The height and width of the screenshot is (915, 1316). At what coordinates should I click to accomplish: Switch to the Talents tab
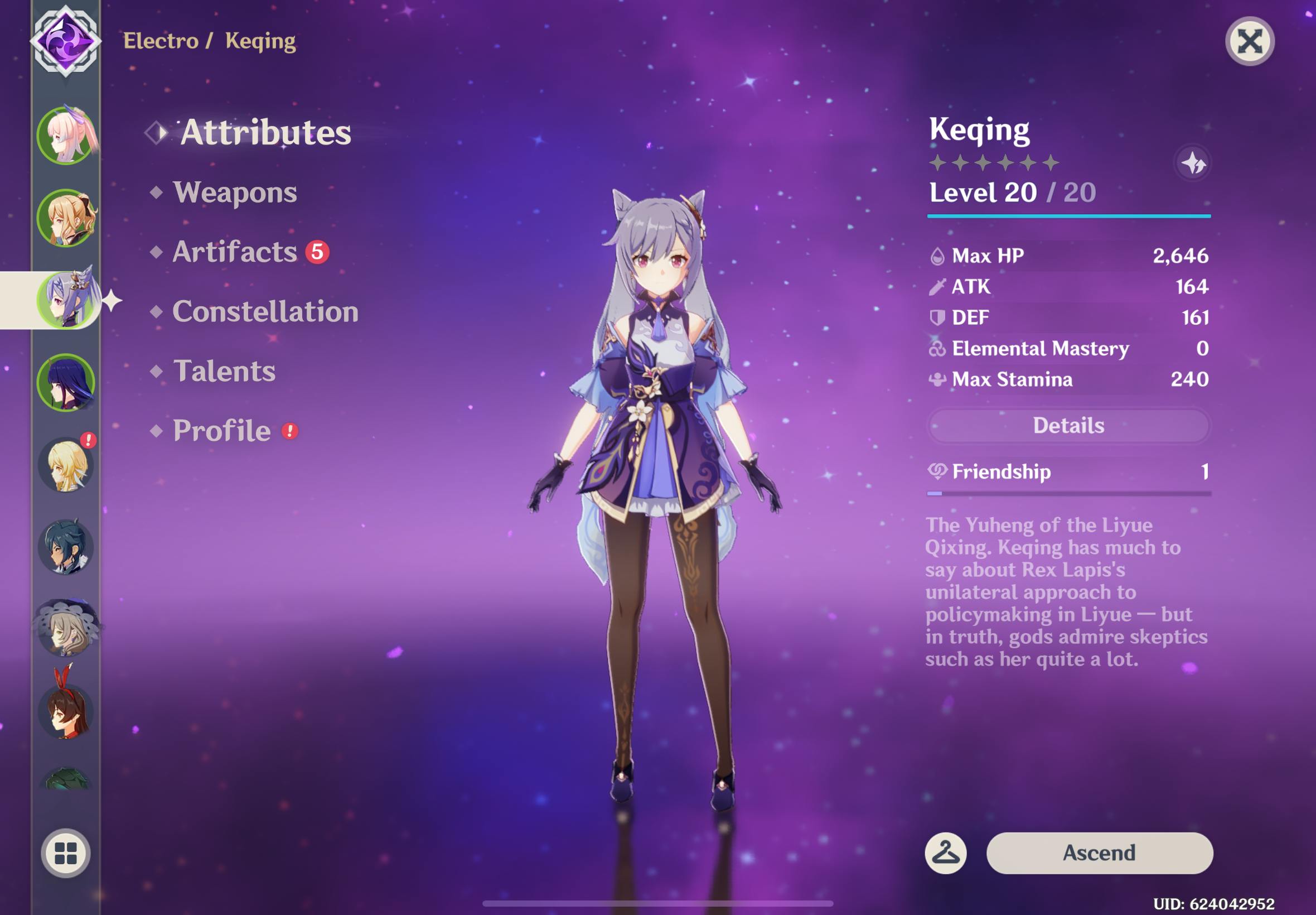pyautogui.click(x=224, y=371)
